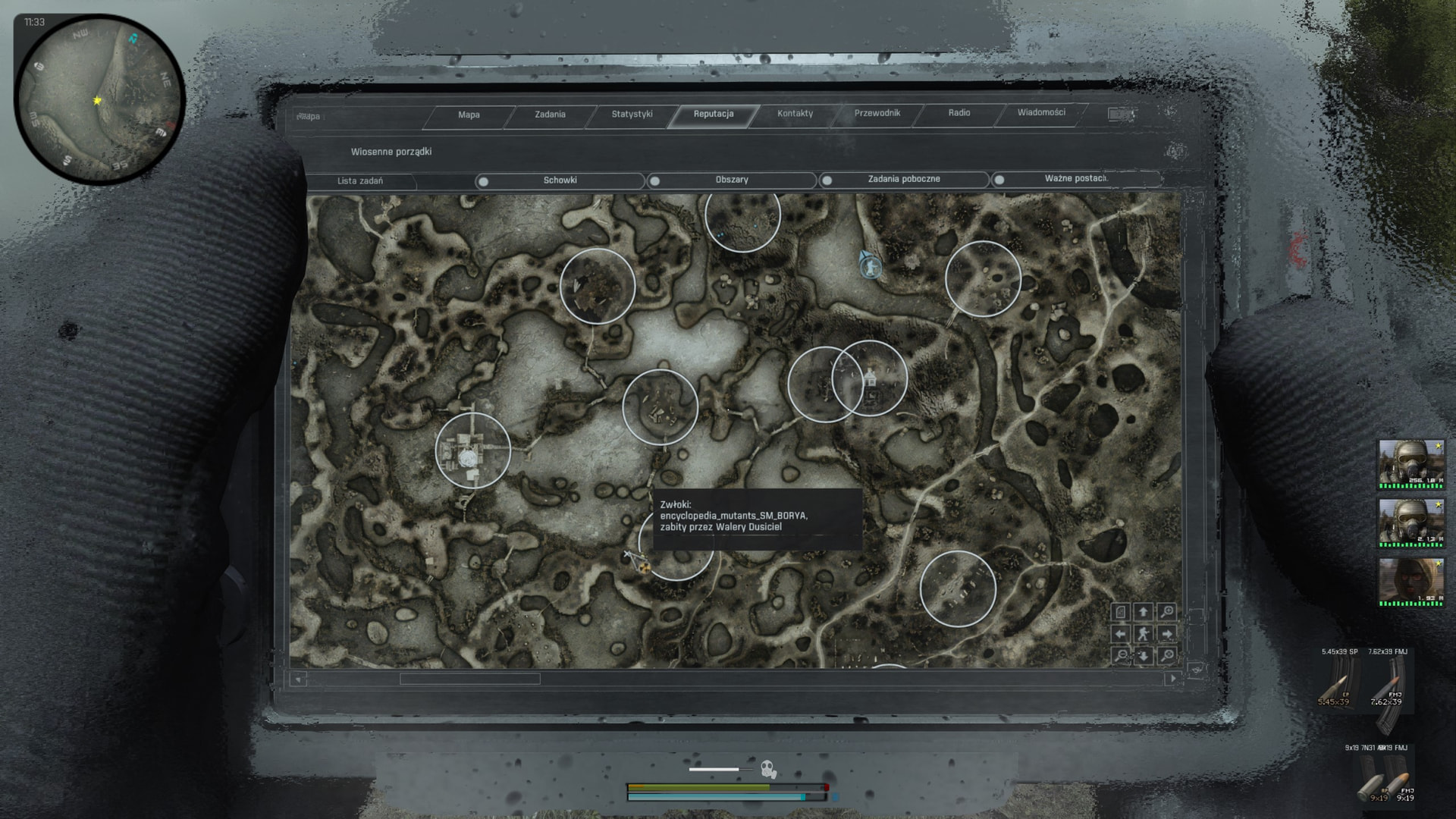Center the map on the player figure
The width and height of the screenshot is (1456, 819).
coord(1144,634)
